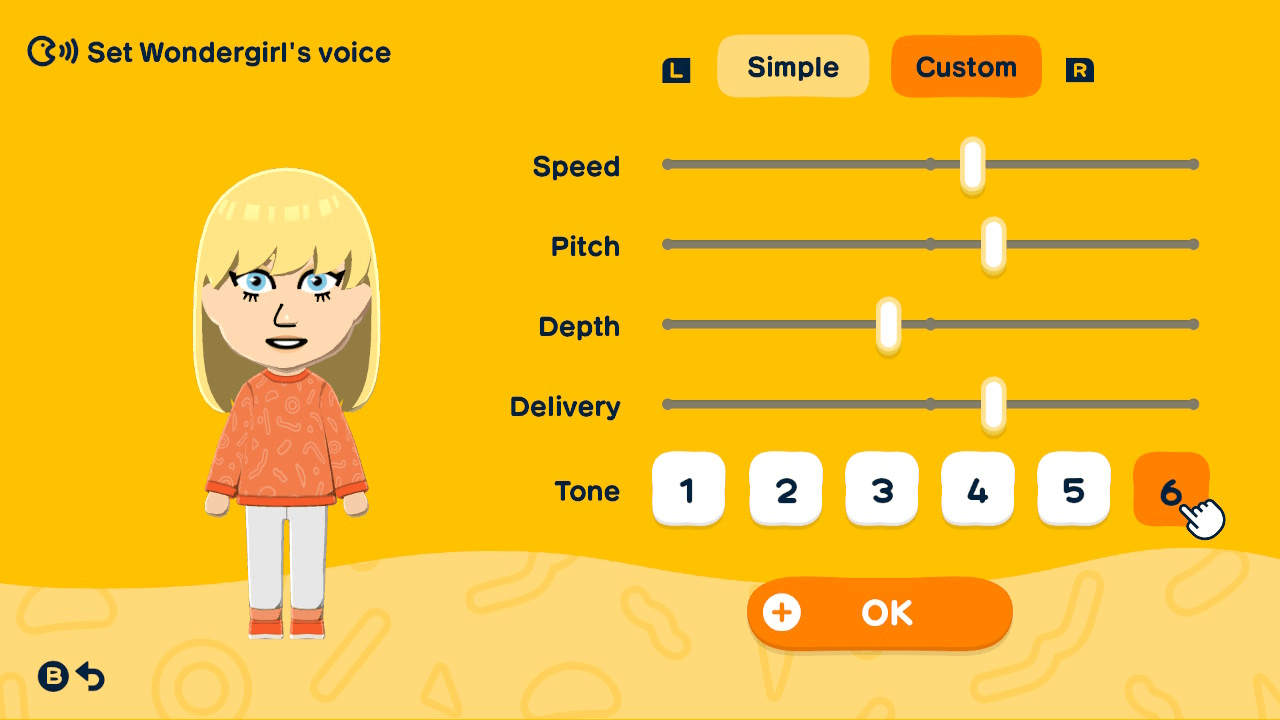Select Tone option 5
This screenshot has width=1280, height=720.
[x=1074, y=489]
